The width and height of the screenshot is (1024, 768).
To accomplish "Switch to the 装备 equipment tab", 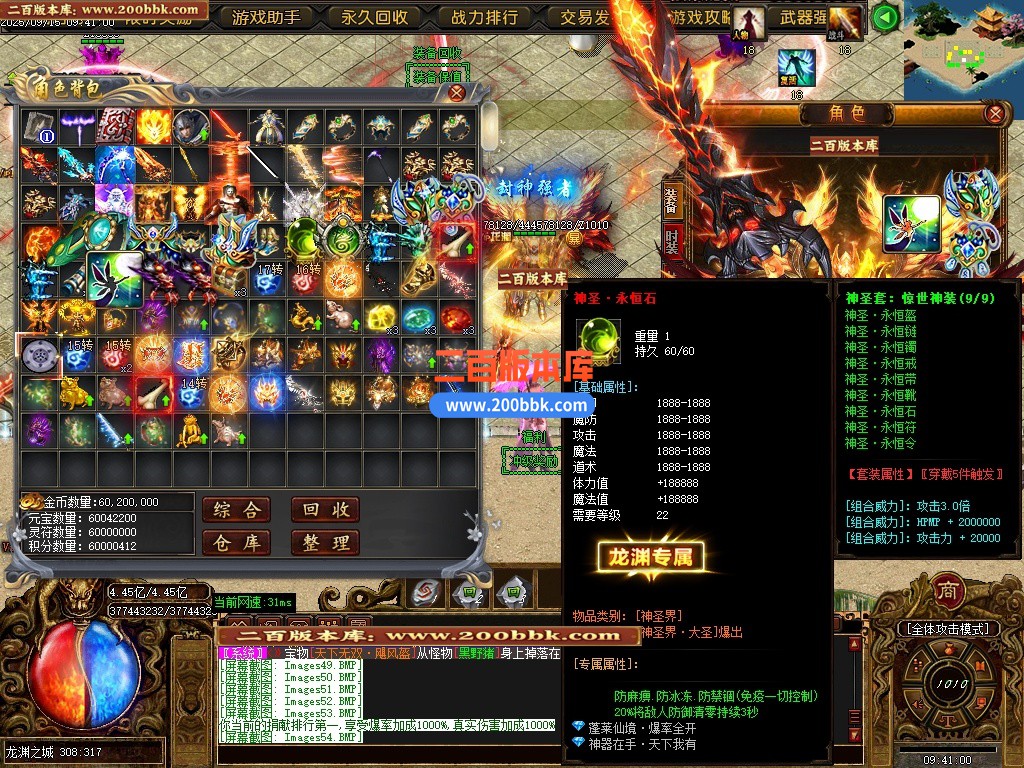I will coord(673,202).
